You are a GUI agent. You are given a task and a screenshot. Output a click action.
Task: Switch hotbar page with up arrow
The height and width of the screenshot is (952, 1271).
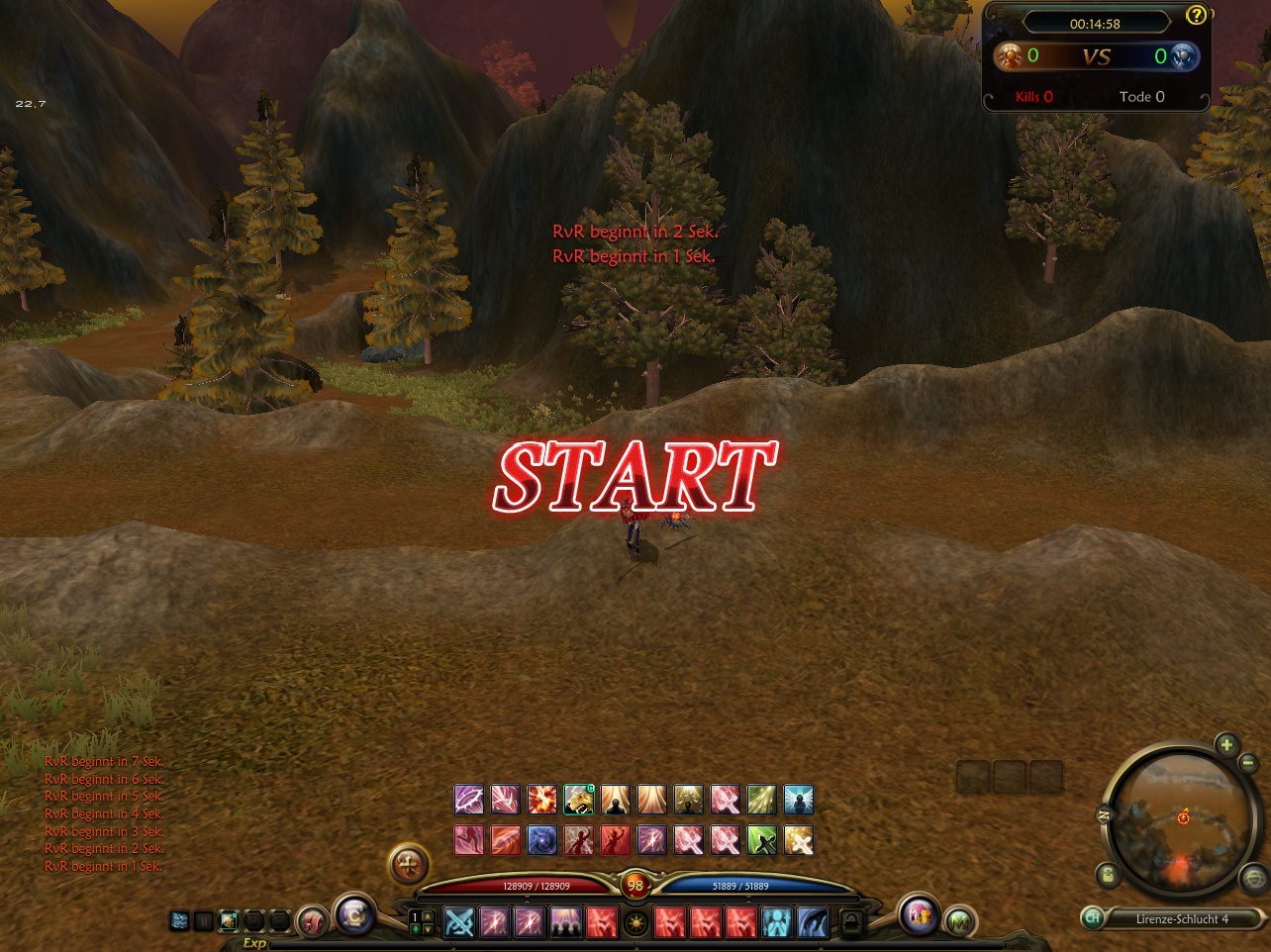[428, 916]
